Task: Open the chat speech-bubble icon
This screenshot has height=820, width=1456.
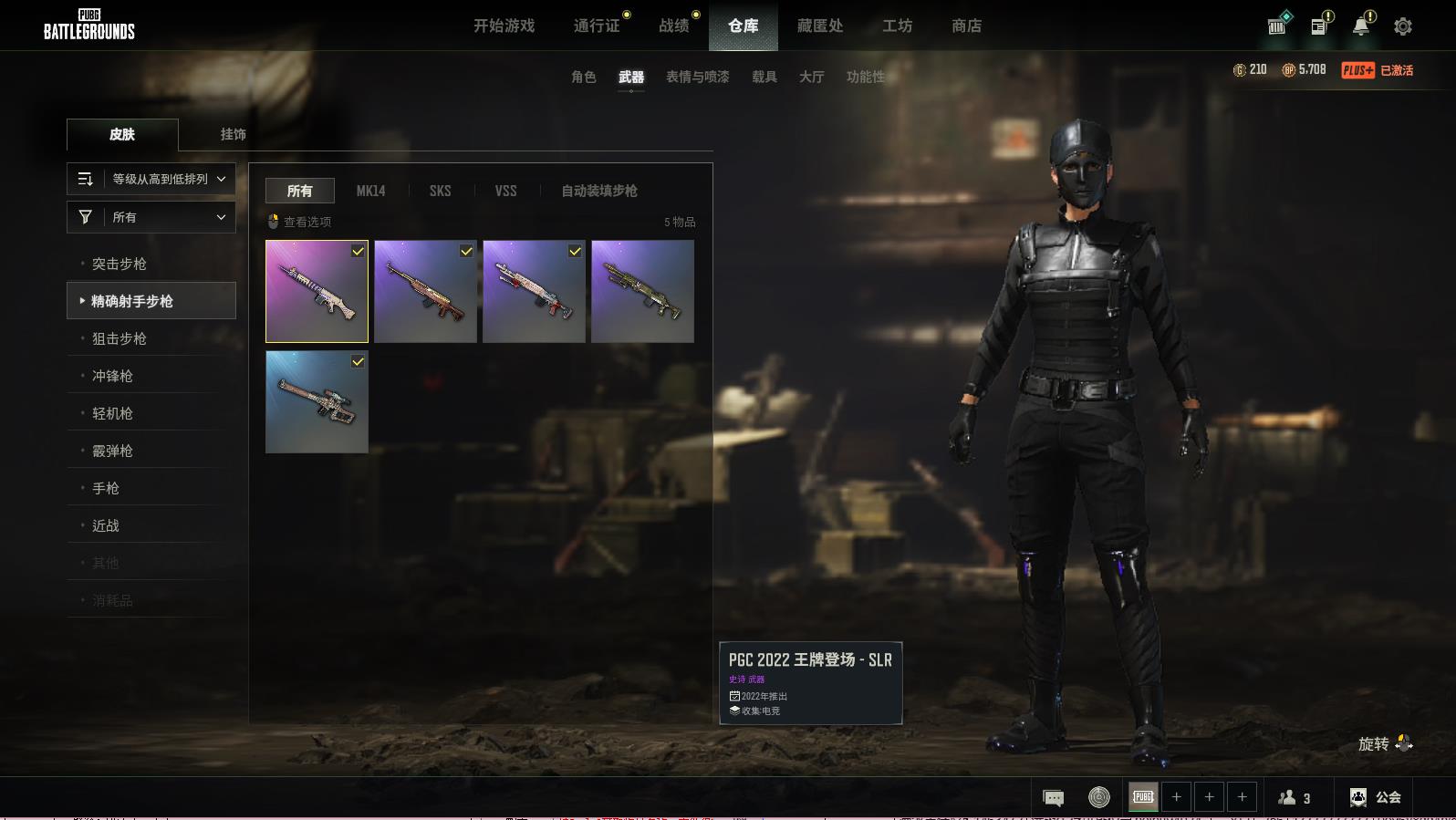Action: pyautogui.click(x=1053, y=798)
